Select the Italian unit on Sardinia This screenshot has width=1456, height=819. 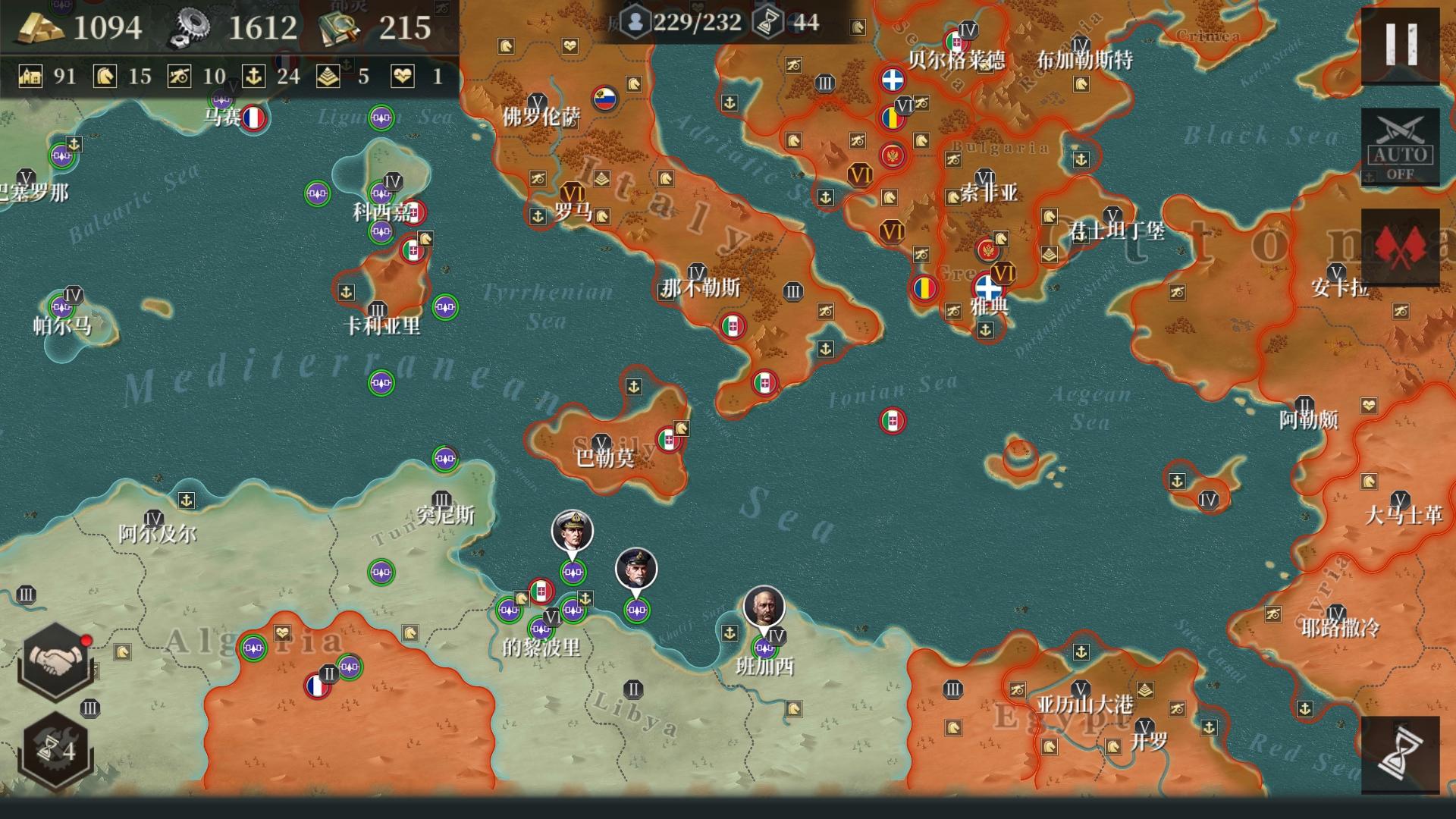coord(413,250)
